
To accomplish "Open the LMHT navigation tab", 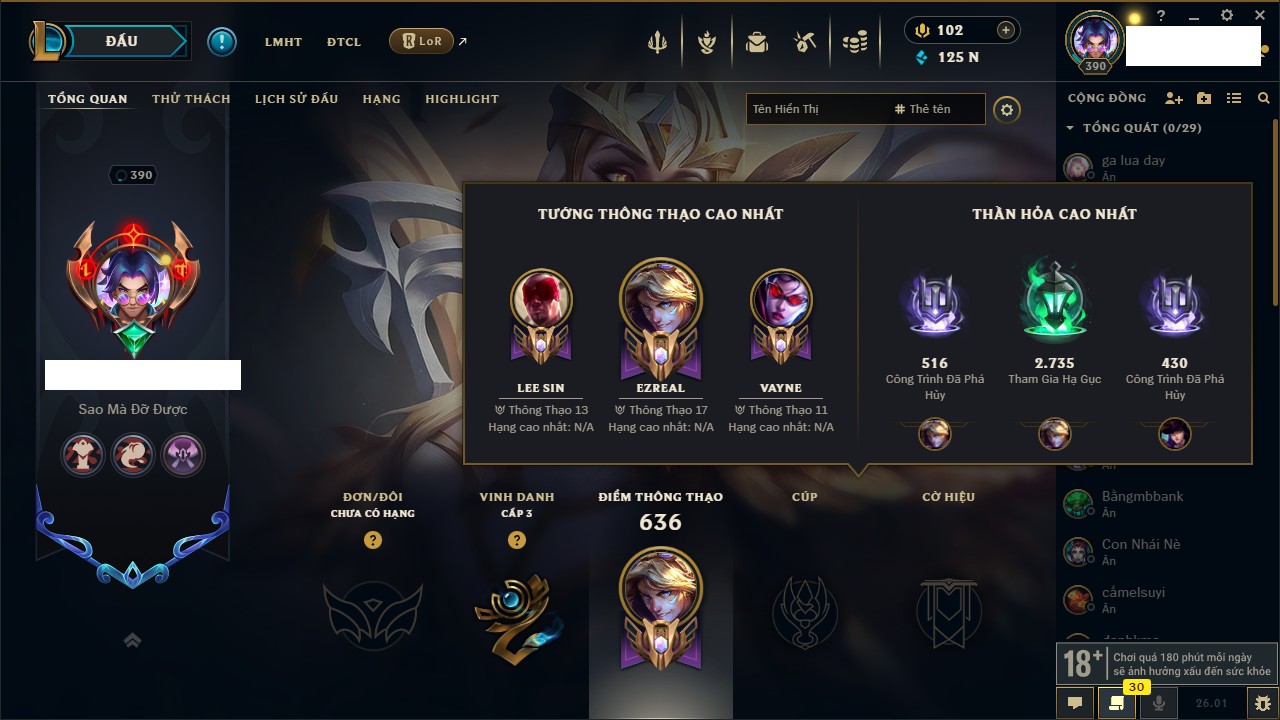I will click(283, 42).
